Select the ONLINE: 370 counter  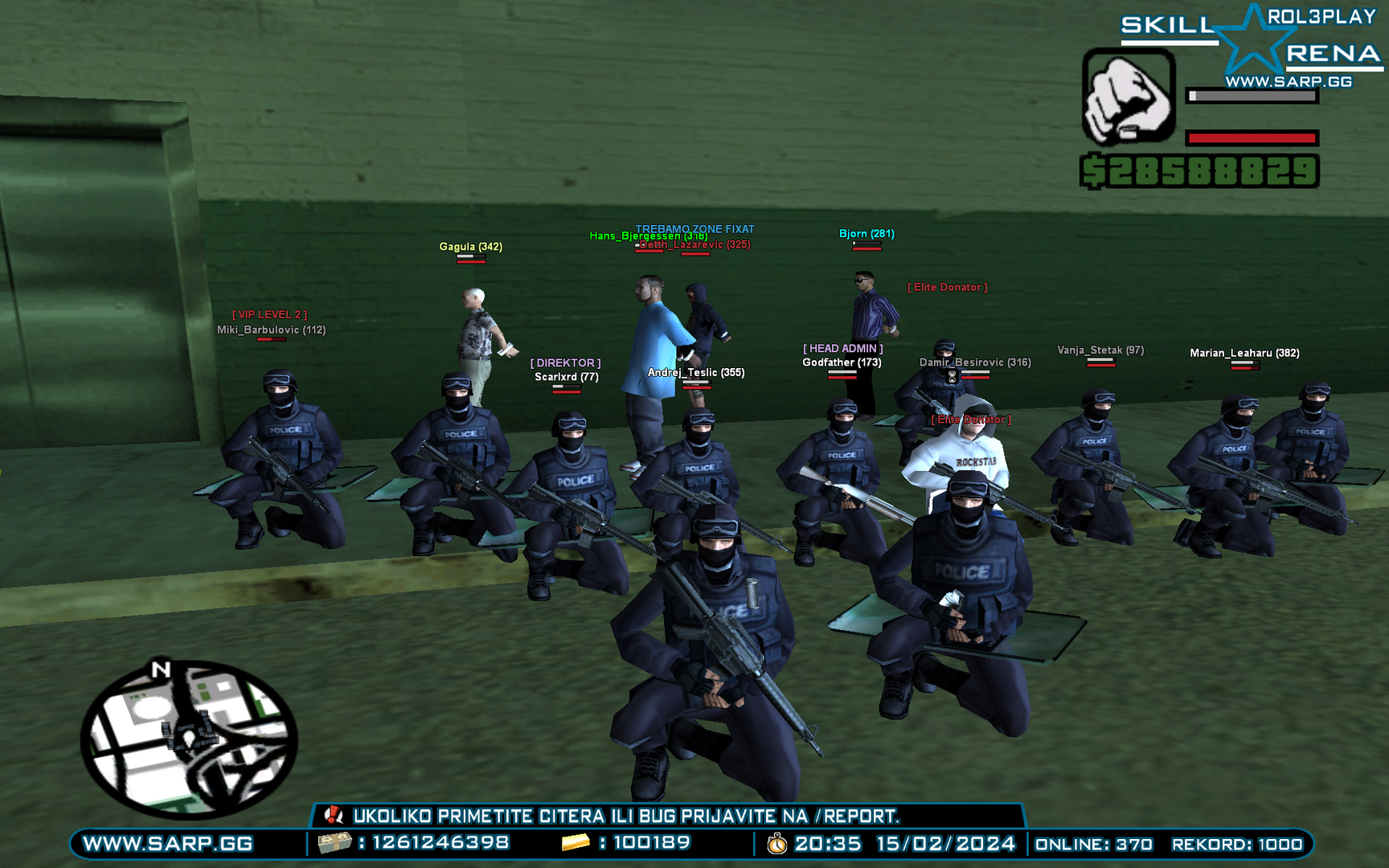click(x=1093, y=845)
